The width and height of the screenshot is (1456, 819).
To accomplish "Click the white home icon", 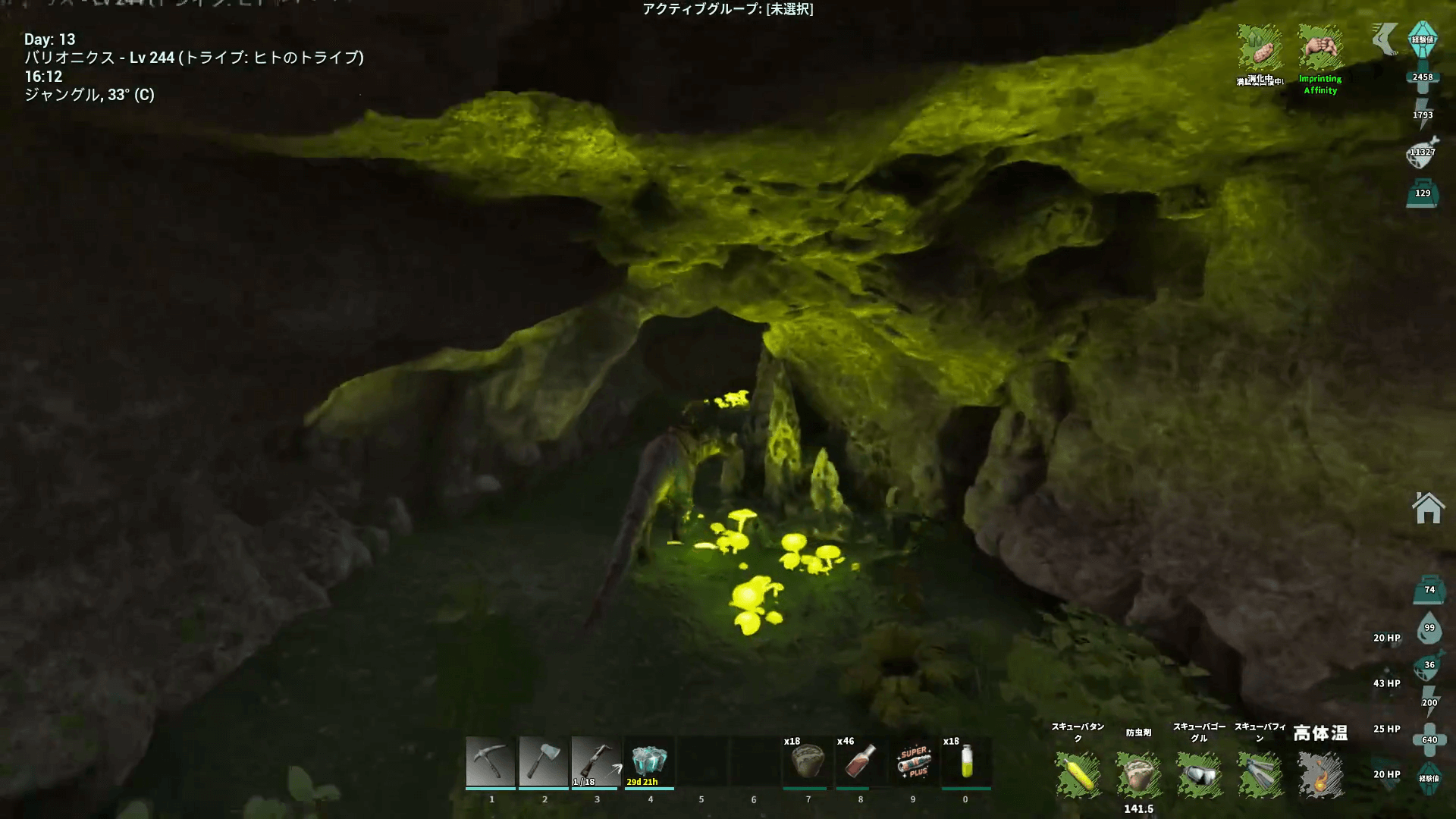I will [1427, 508].
